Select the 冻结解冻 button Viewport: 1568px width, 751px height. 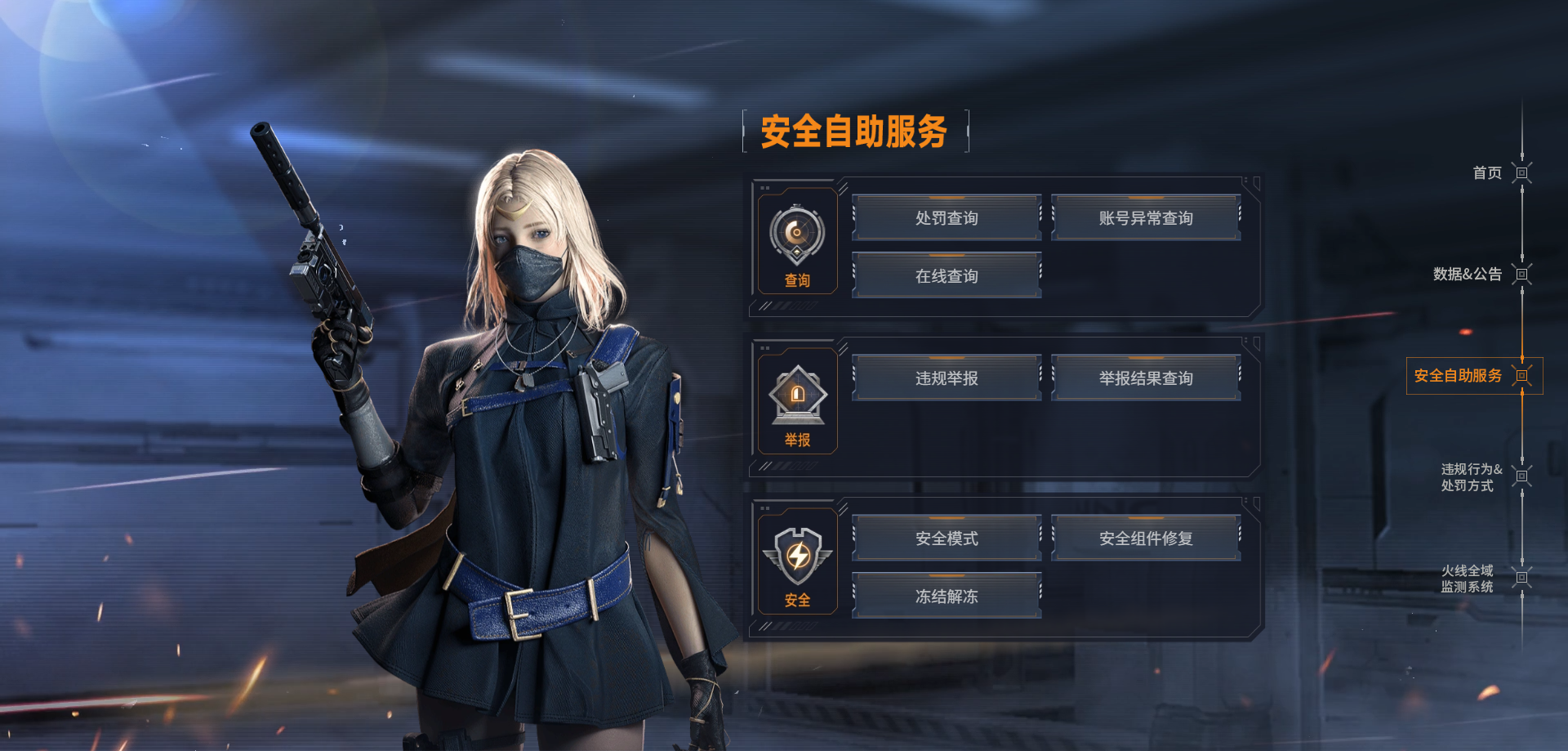[x=947, y=597]
